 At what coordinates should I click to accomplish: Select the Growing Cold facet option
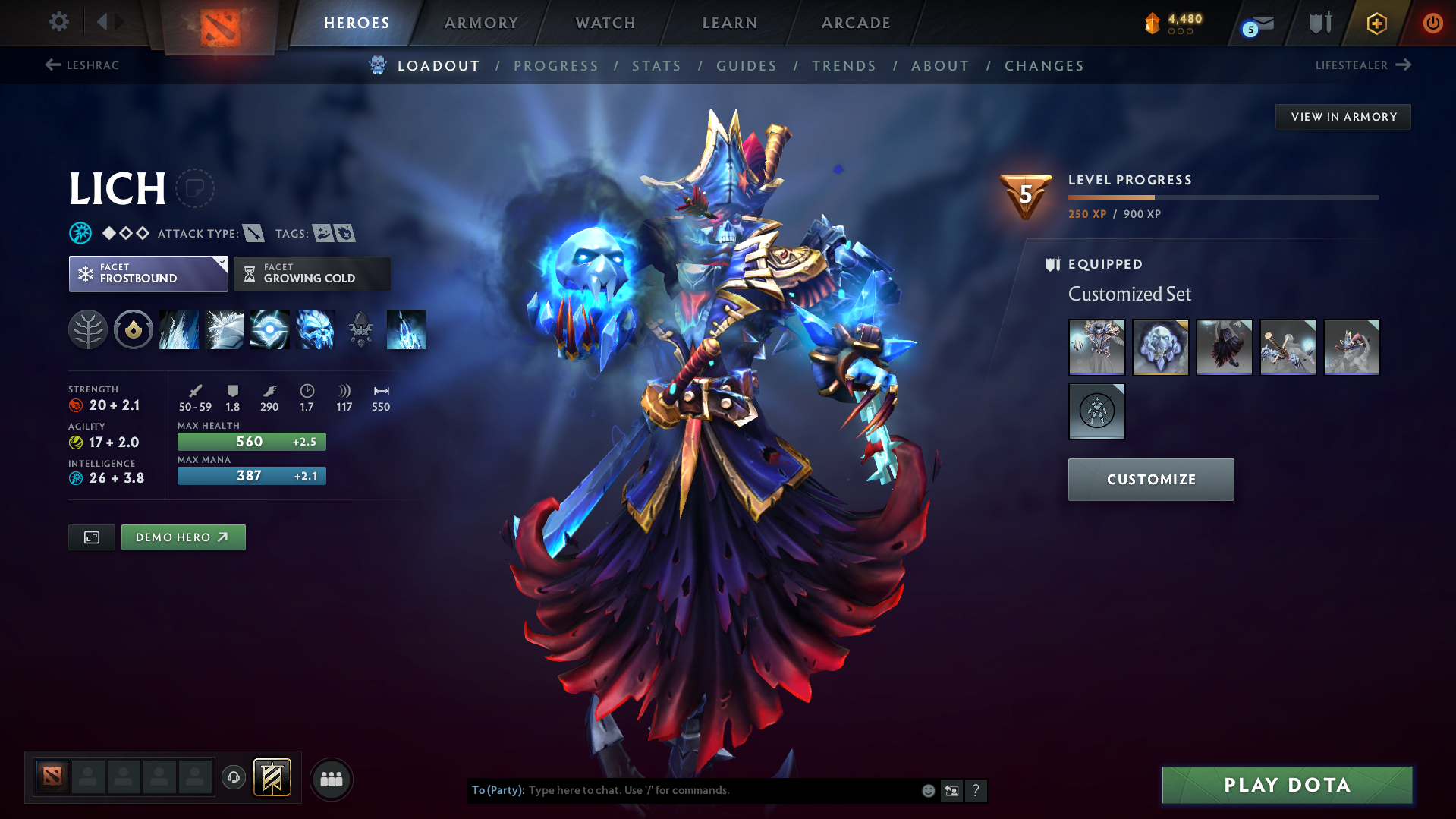coord(312,273)
